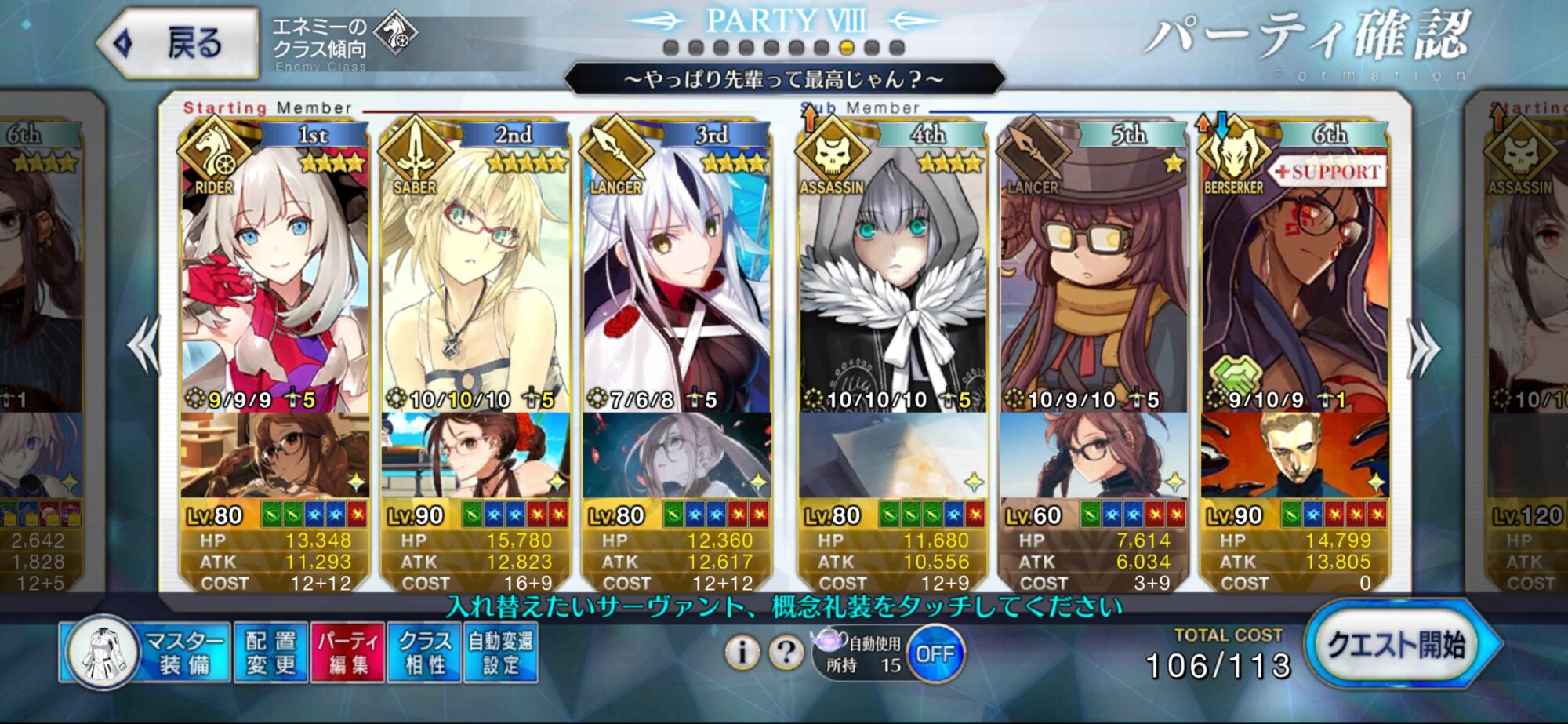This screenshot has height=724, width=1568.
Task: Change the Saber's craft essence
Action: point(475,455)
